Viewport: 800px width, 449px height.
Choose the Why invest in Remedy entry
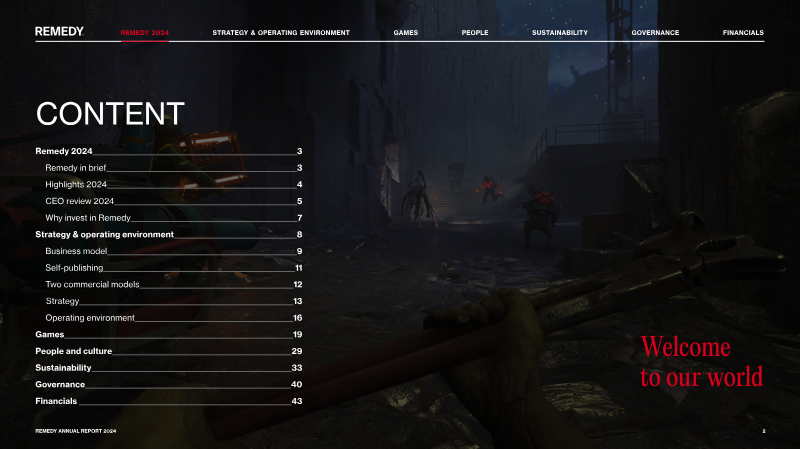88,217
